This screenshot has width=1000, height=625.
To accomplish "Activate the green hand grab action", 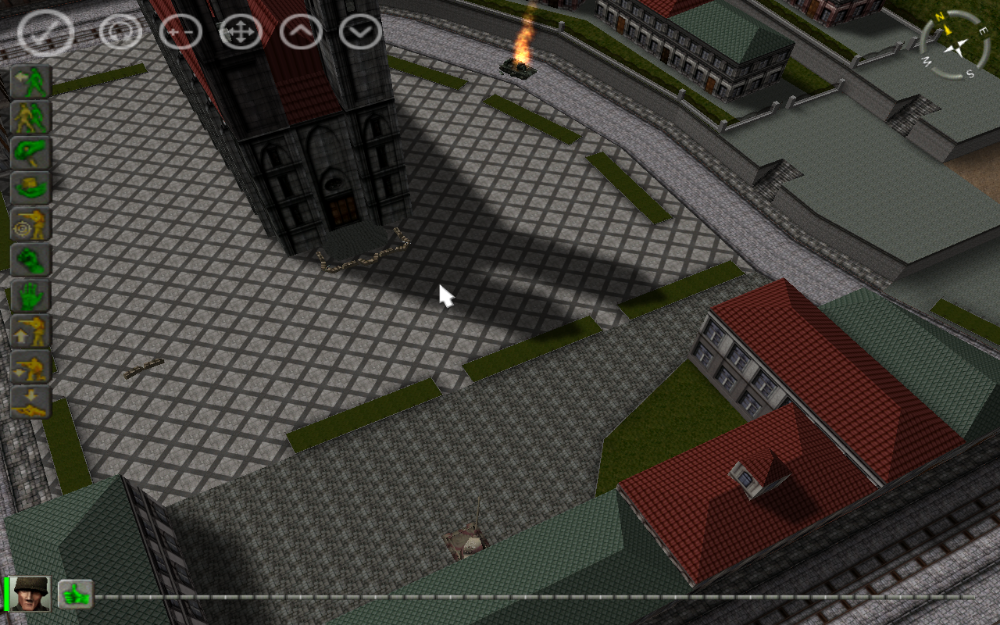I will (31, 153).
